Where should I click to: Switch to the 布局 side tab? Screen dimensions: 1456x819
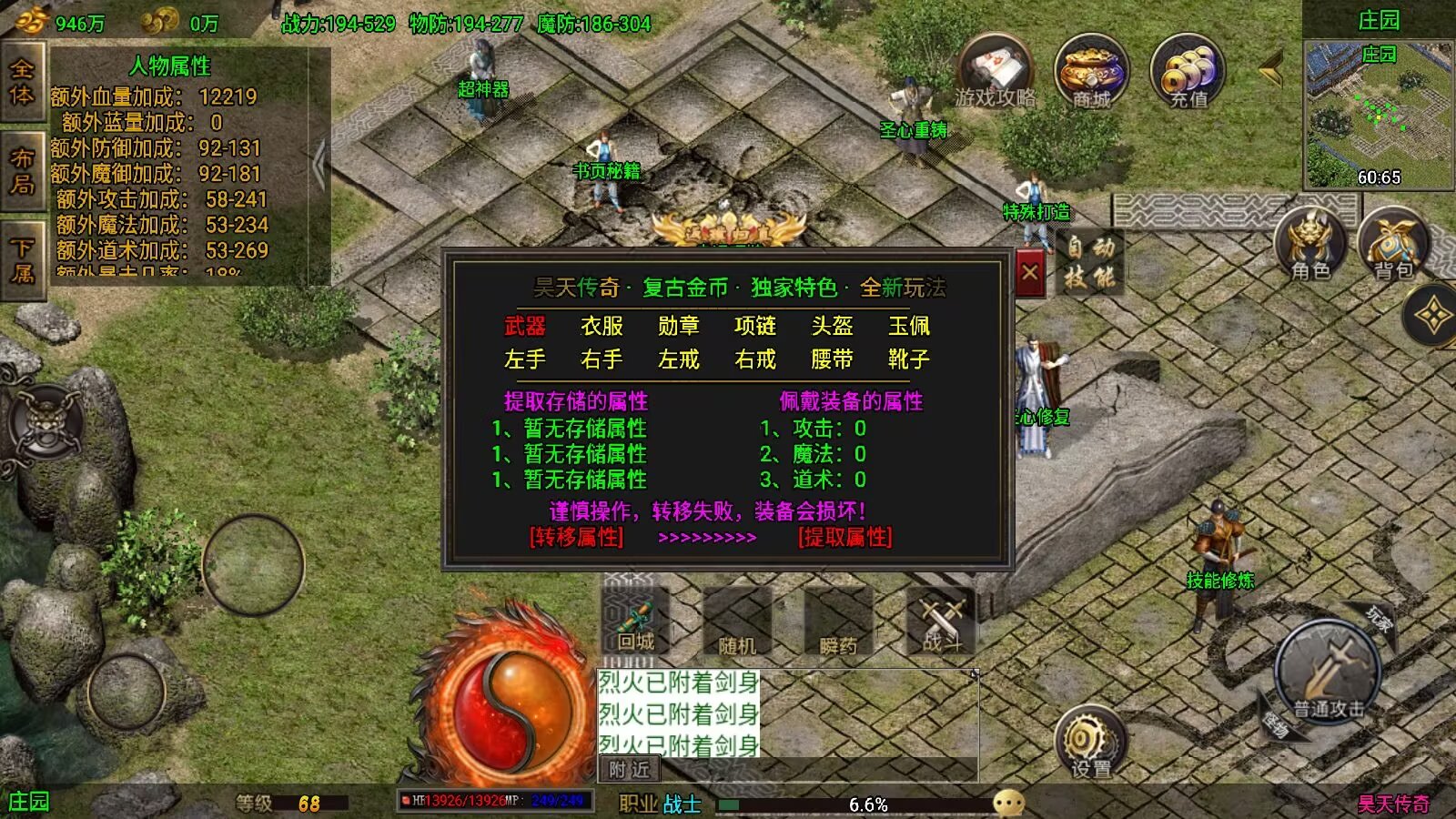coord(23,171)
